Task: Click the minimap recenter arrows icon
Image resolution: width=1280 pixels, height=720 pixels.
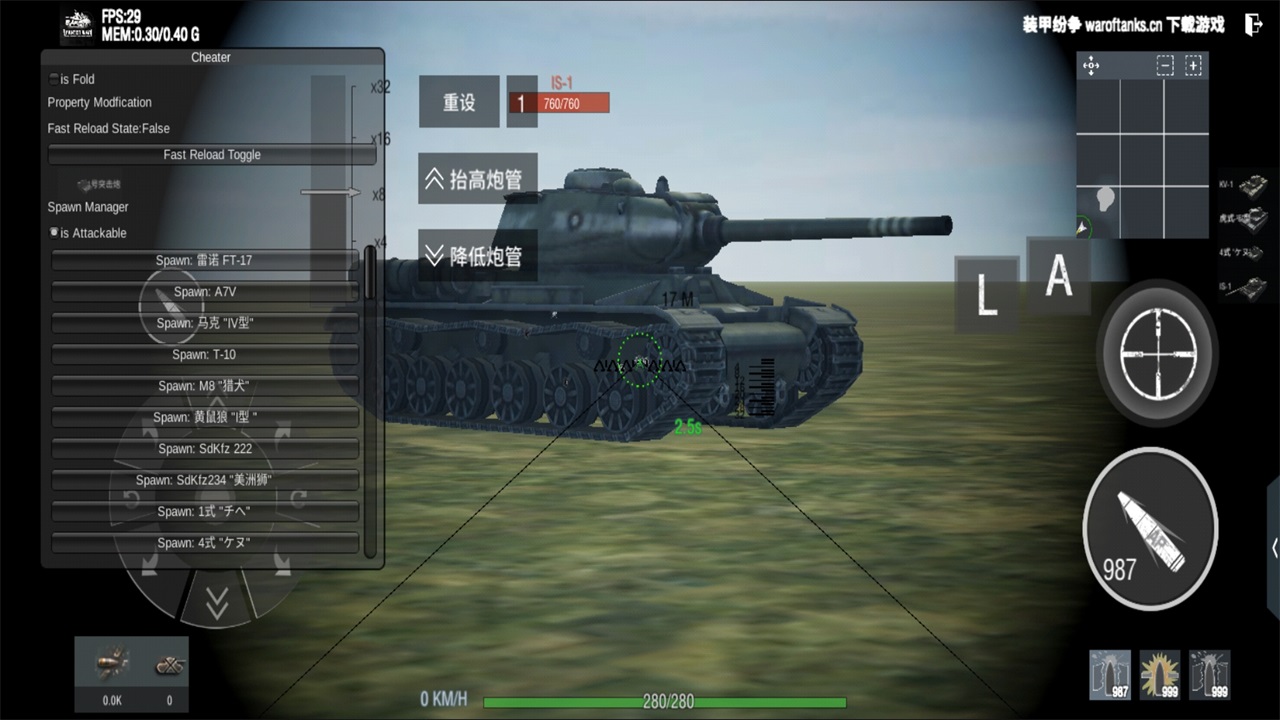Action: coord(1090,66)
